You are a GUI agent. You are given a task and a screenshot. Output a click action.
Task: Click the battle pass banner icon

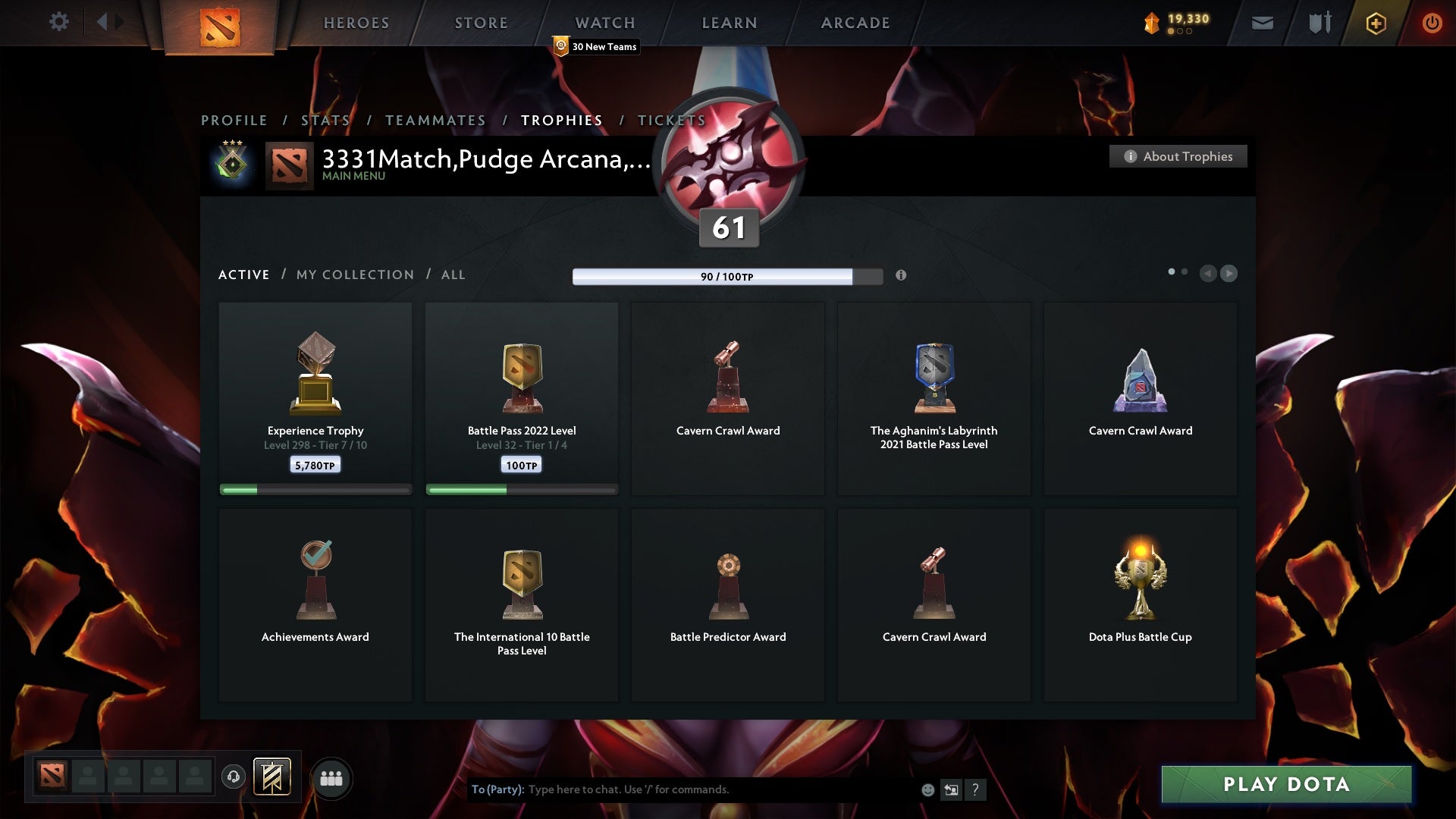click(273, 778)
